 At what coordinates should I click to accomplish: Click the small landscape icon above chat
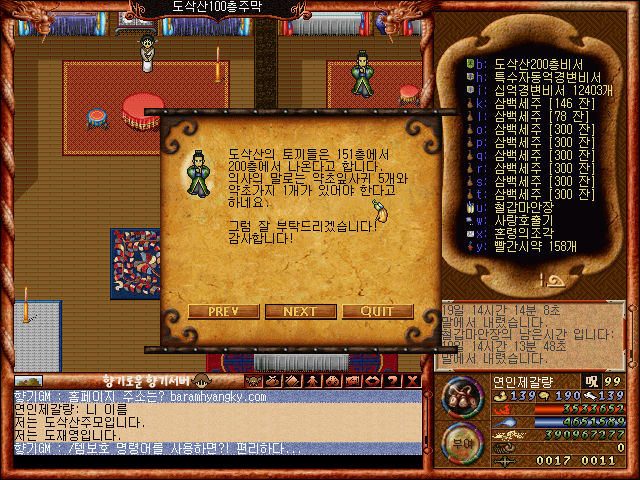pyautogui.click(x=28, y=380)
